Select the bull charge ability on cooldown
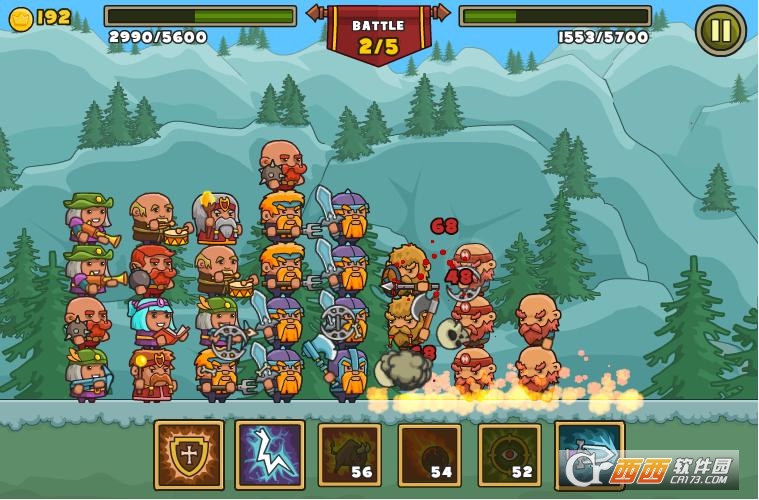 click(x=349, y=455)
